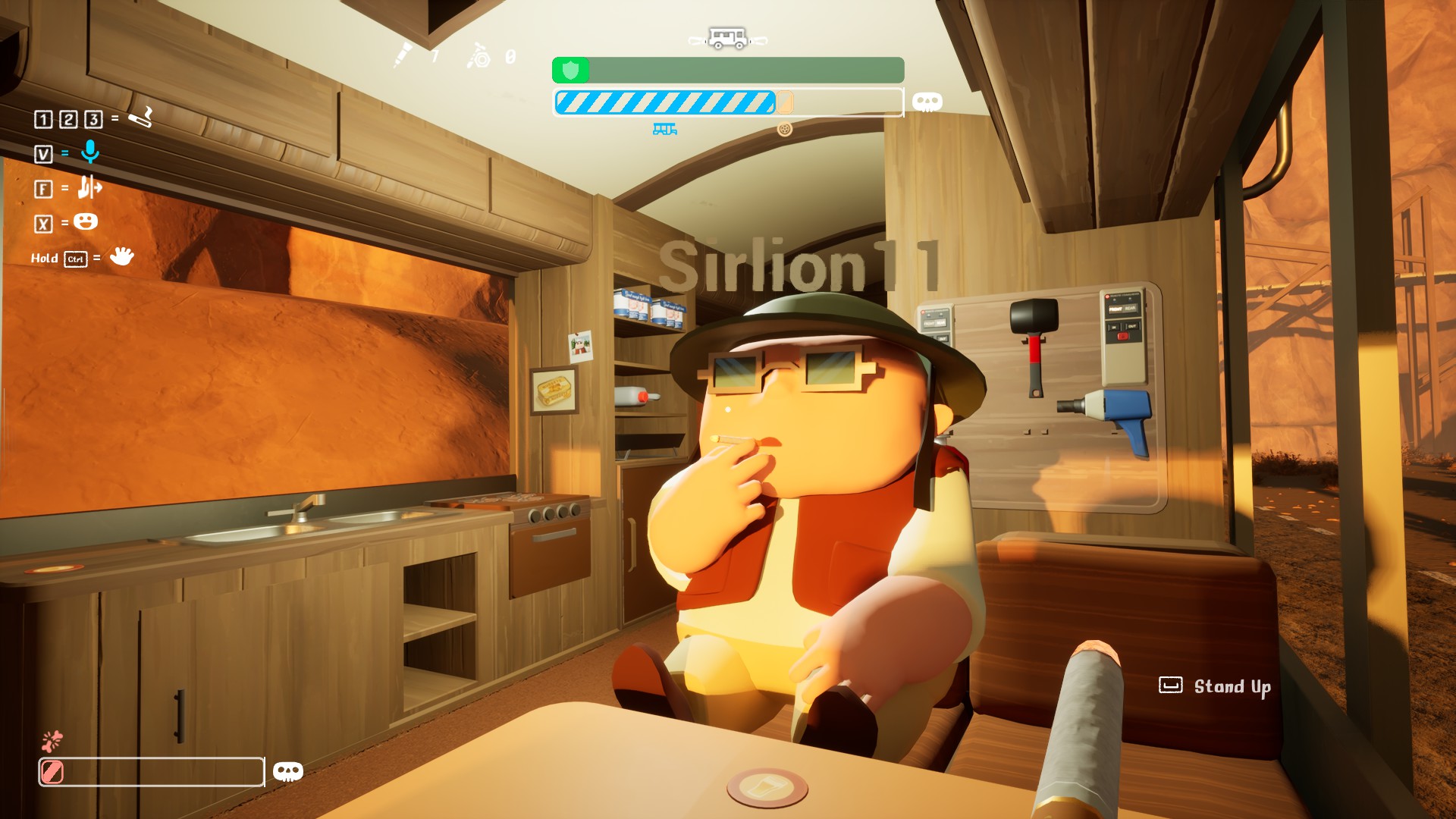Click the cigarette icon in the controls list
The height and width of the screenshot is (819, 1456).
pos(140,118)
